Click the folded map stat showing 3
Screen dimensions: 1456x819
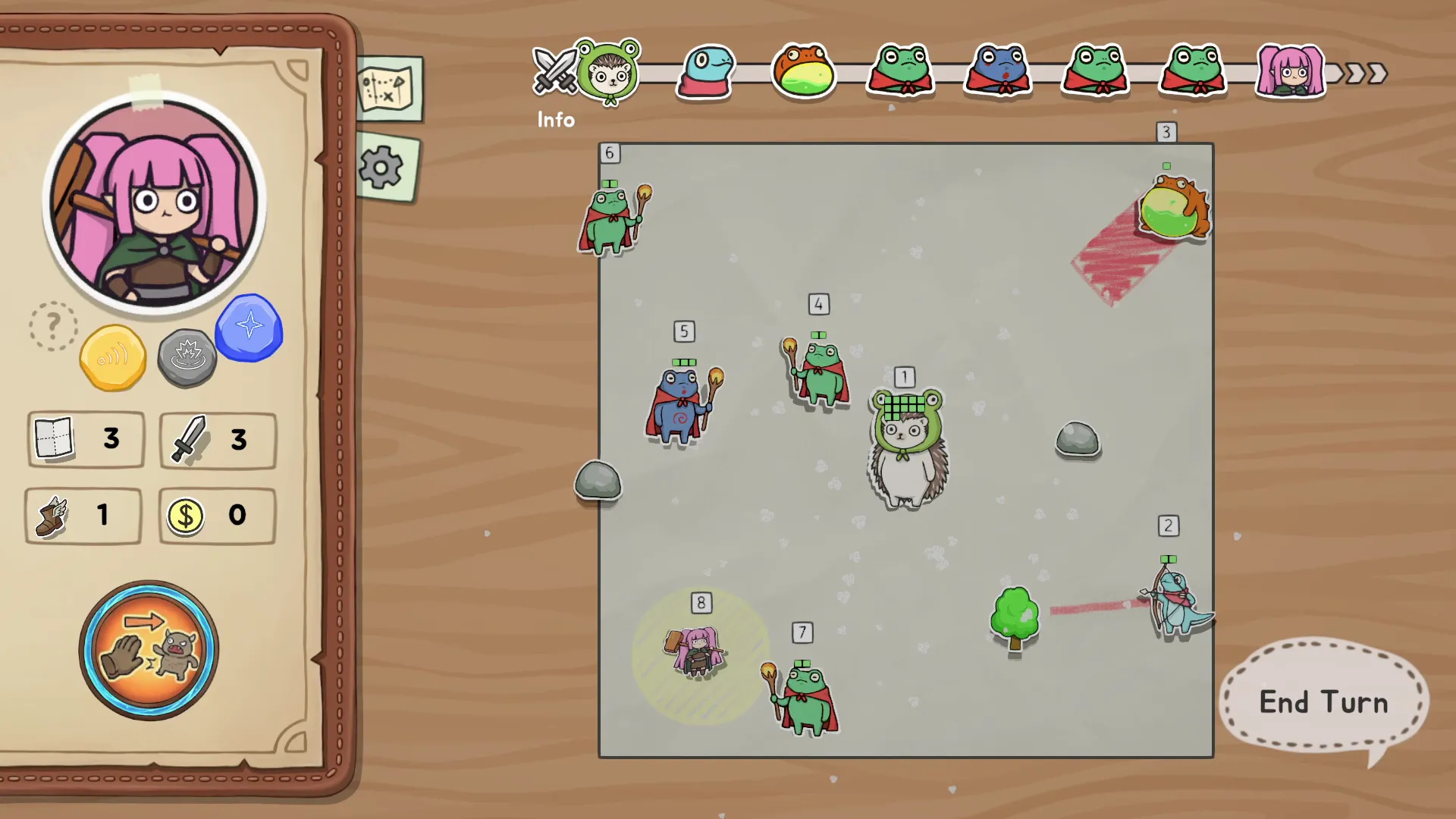click(x=54, y=440)
